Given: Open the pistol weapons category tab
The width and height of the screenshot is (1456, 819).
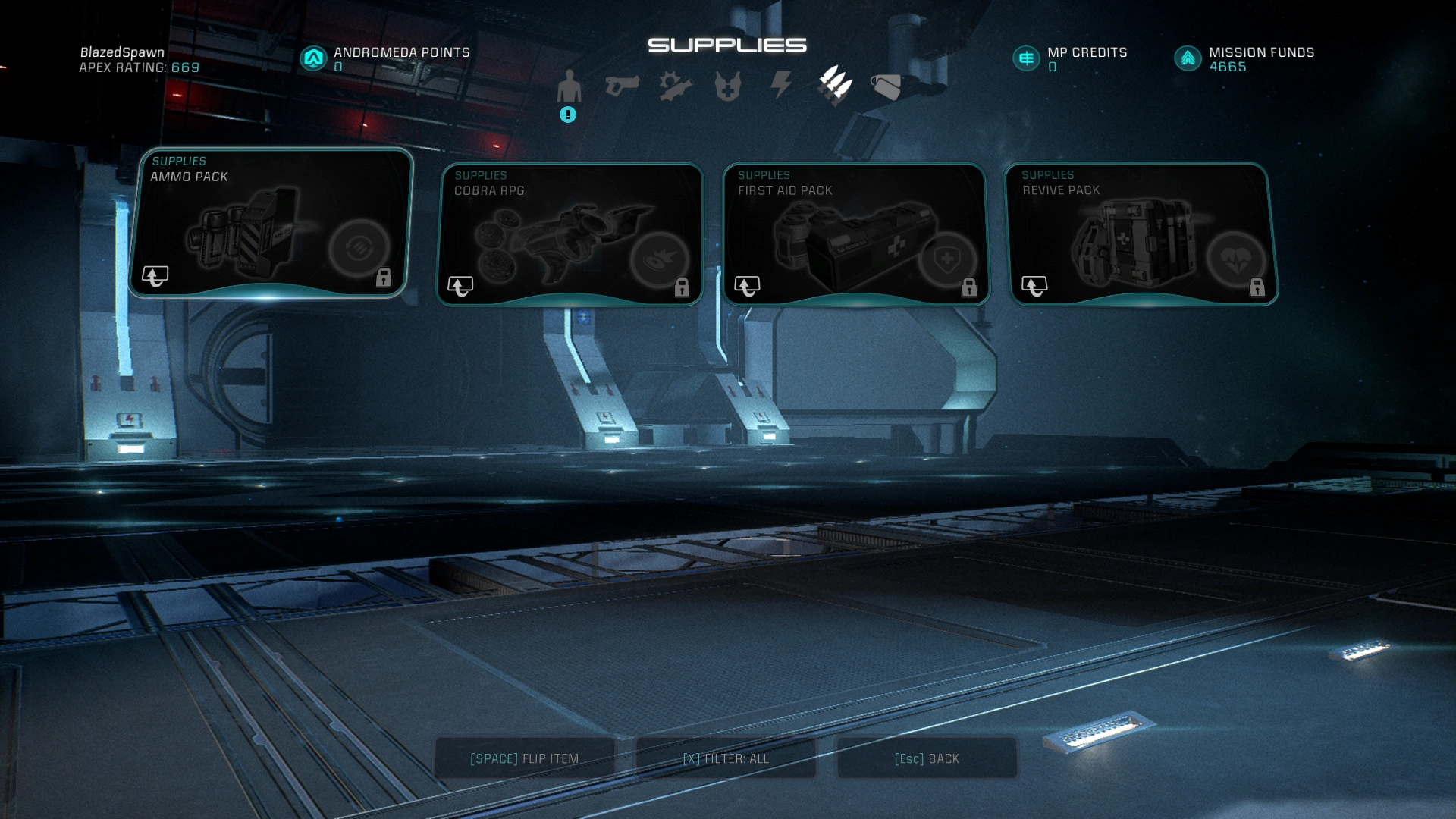Looking at the screenshot, I should 622,86.
